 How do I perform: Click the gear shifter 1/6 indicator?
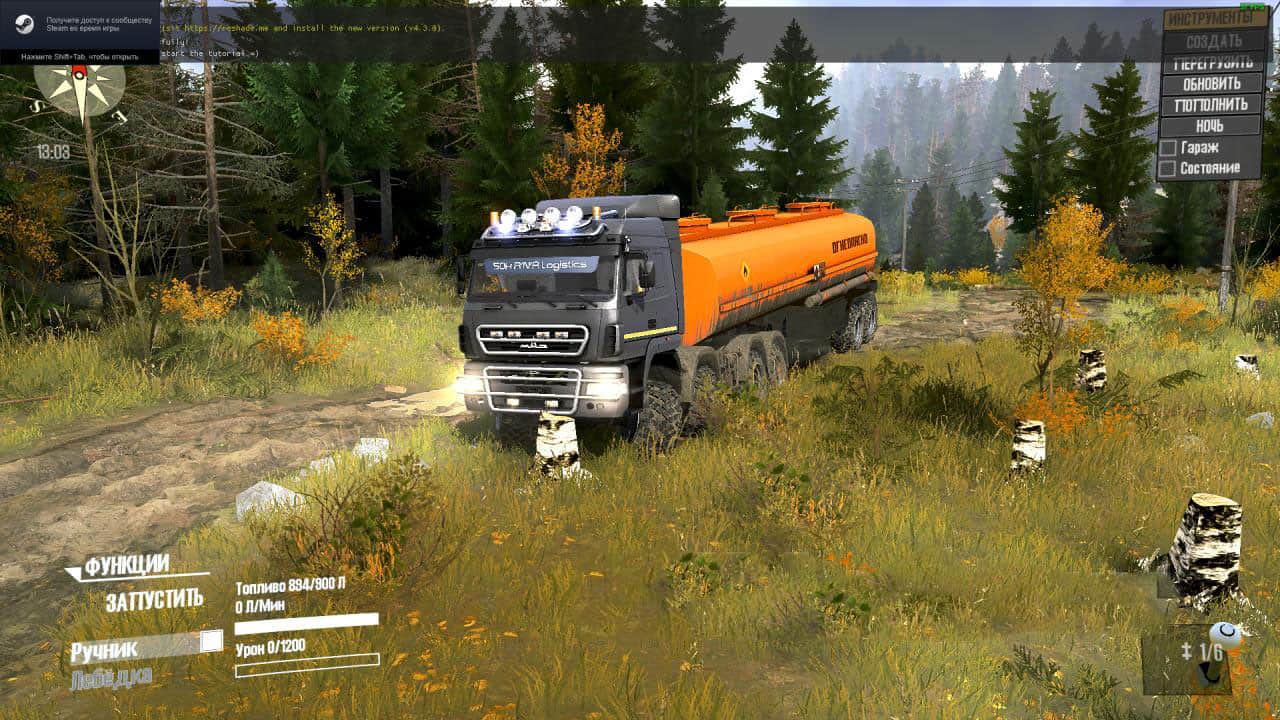coord(1199,653)
